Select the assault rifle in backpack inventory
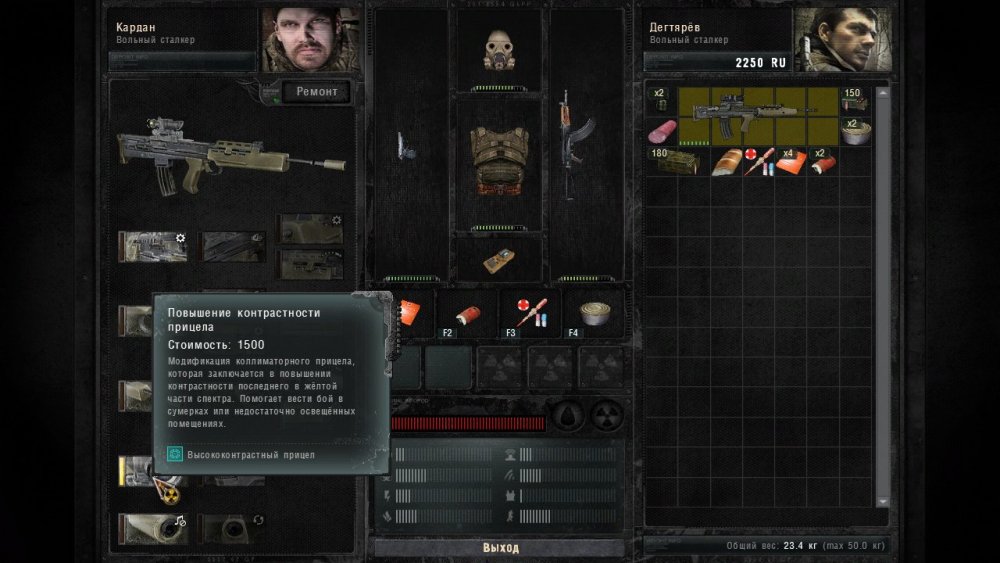Screen dimensions: 1000x563 [758, 116]
